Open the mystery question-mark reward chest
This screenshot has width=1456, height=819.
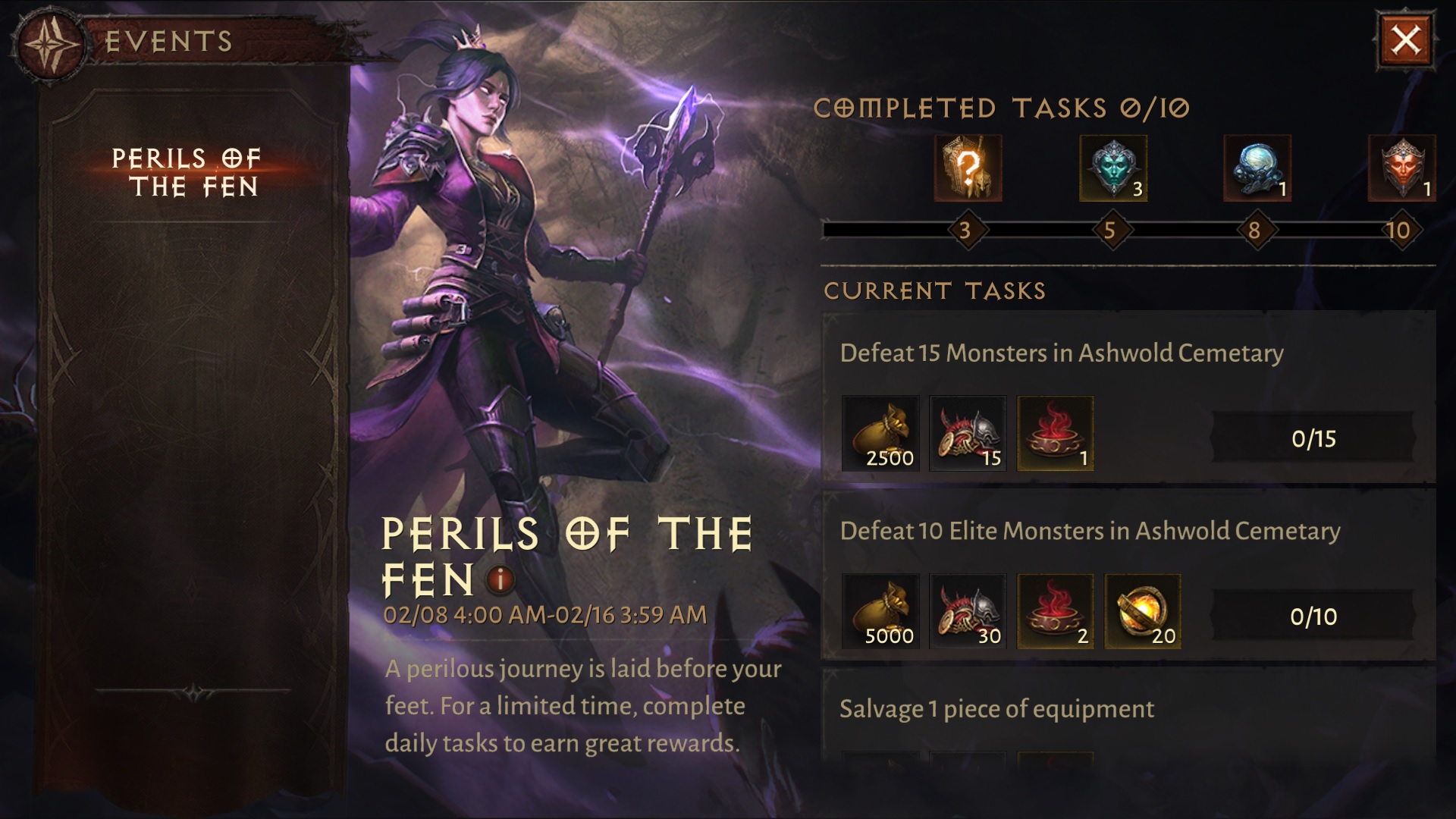[x=968, y=168]
